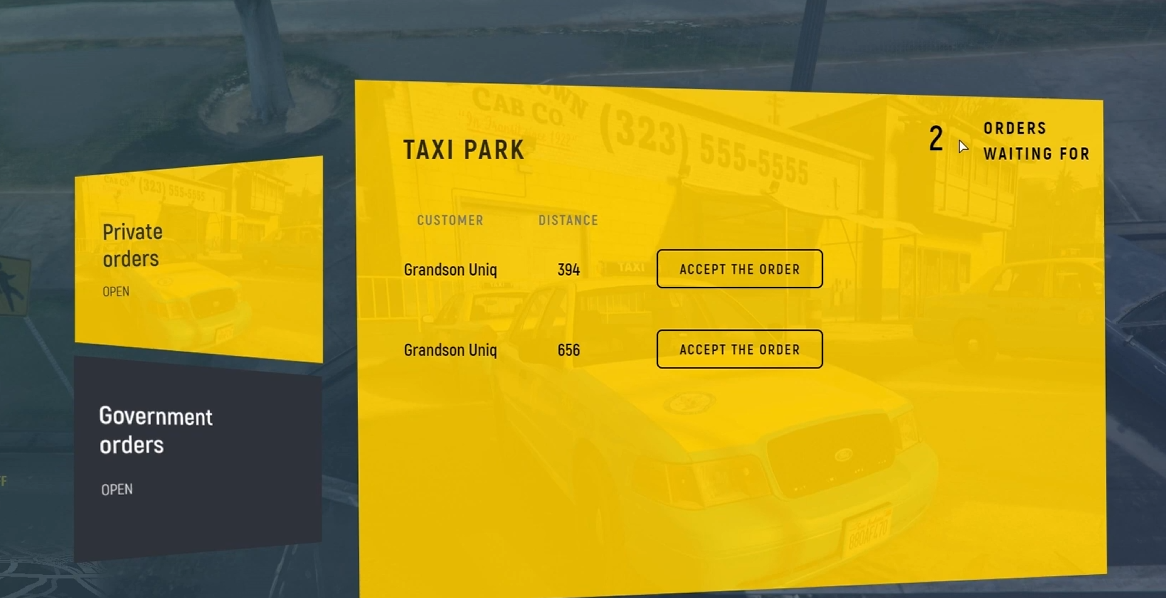Accept the order with distance 656
The width and height of the screenshot is (1166, 598).
pyautogui.click(x=739, y=350)
